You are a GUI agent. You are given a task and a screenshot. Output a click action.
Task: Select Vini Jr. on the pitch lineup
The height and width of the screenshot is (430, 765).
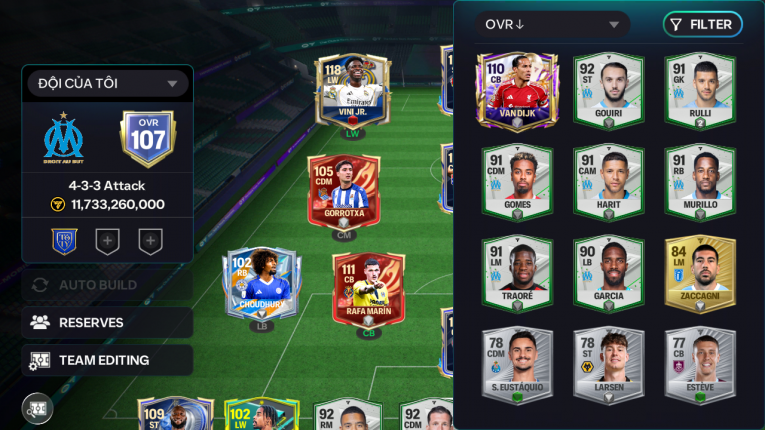click(352, 92)
